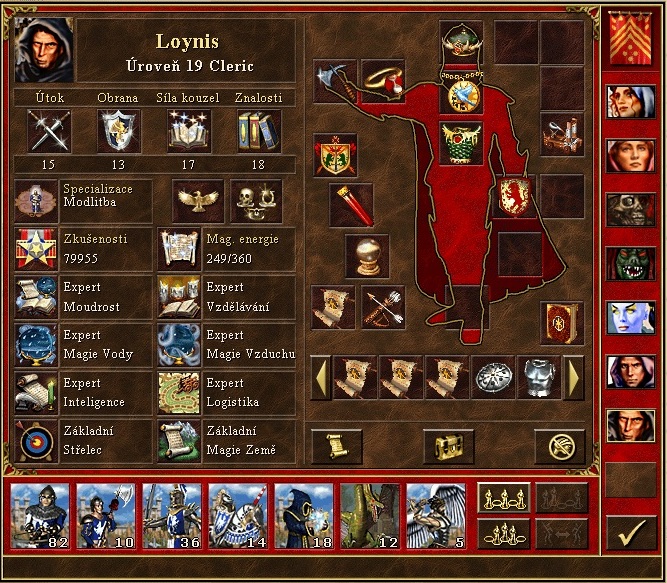Click the treasure chest button
Image resolution: width=667 pixels, height=583 pixels.
(x=447, y=446)
